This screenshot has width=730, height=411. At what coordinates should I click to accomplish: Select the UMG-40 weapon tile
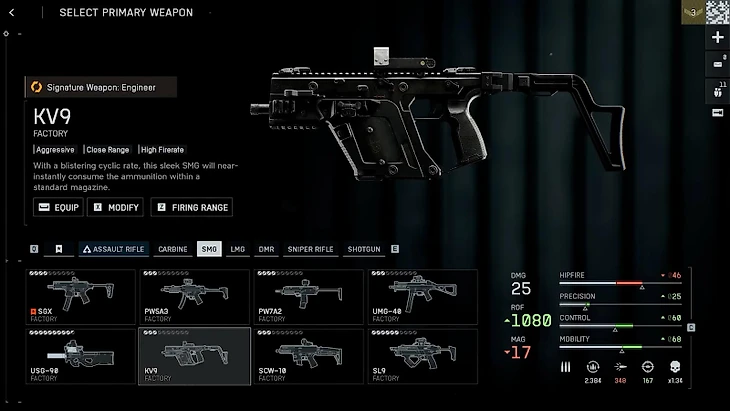(x=423, y=296)
